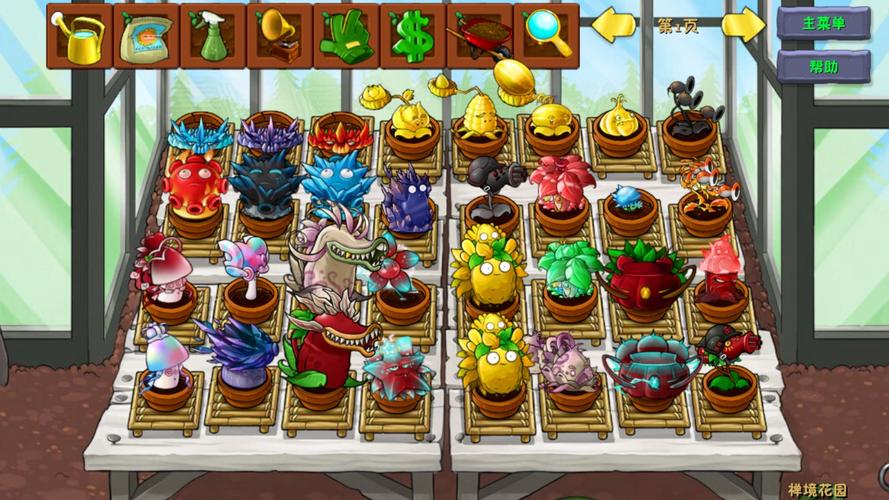
Task: Pick the fertilizer bag tool
Action: [x=146, y=35]
